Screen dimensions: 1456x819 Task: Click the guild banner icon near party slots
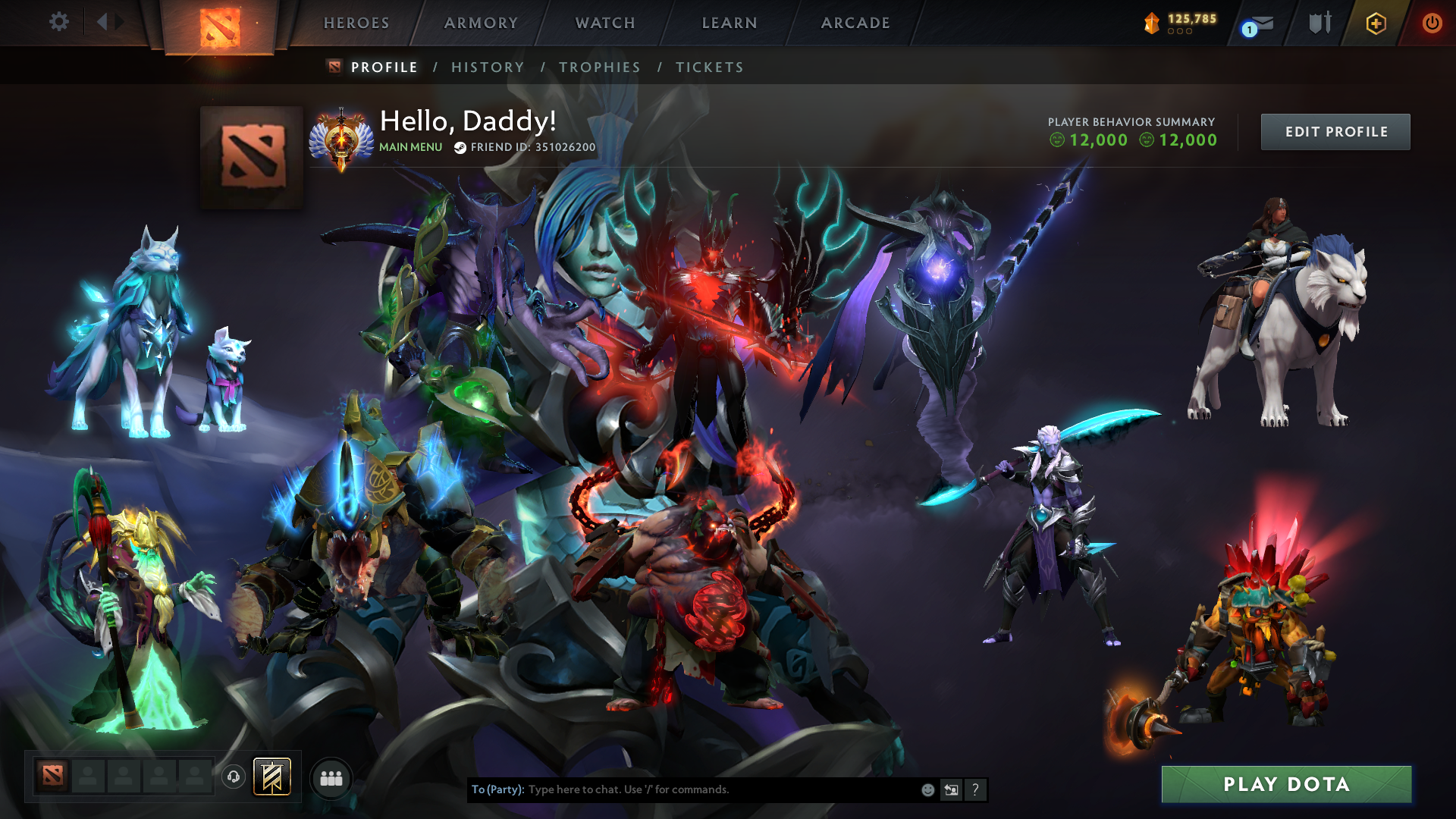click(x=271, y=777)
